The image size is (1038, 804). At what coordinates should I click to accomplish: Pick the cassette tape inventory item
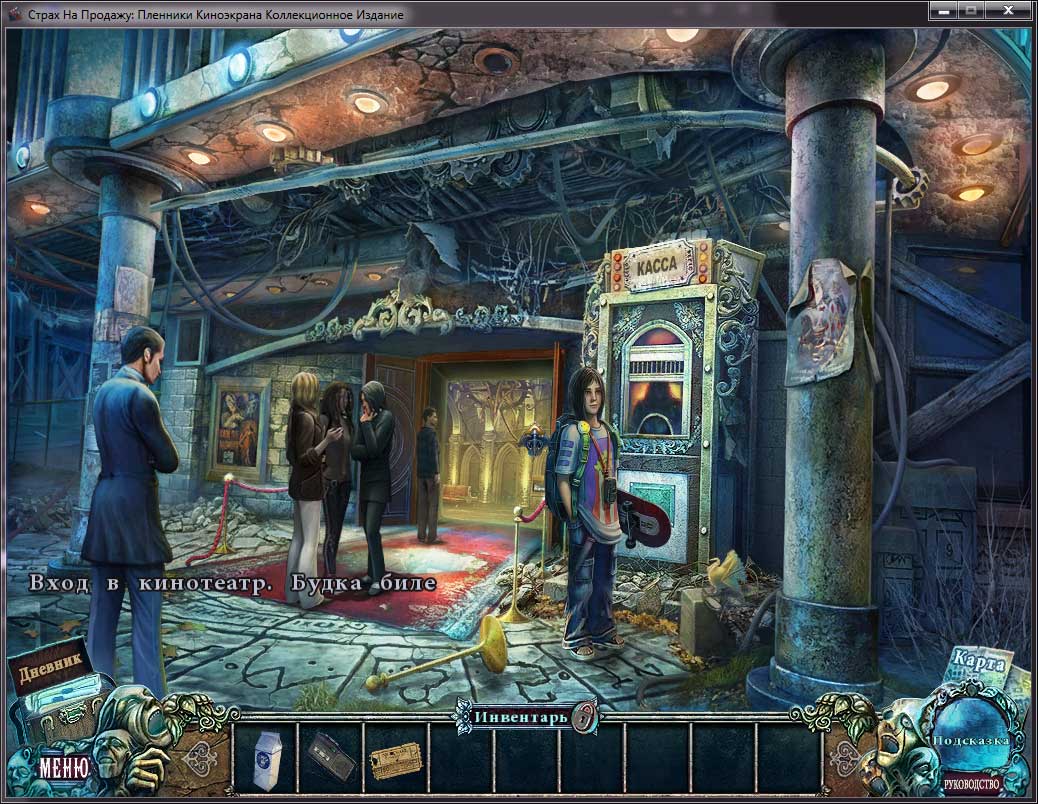(330, 756)
